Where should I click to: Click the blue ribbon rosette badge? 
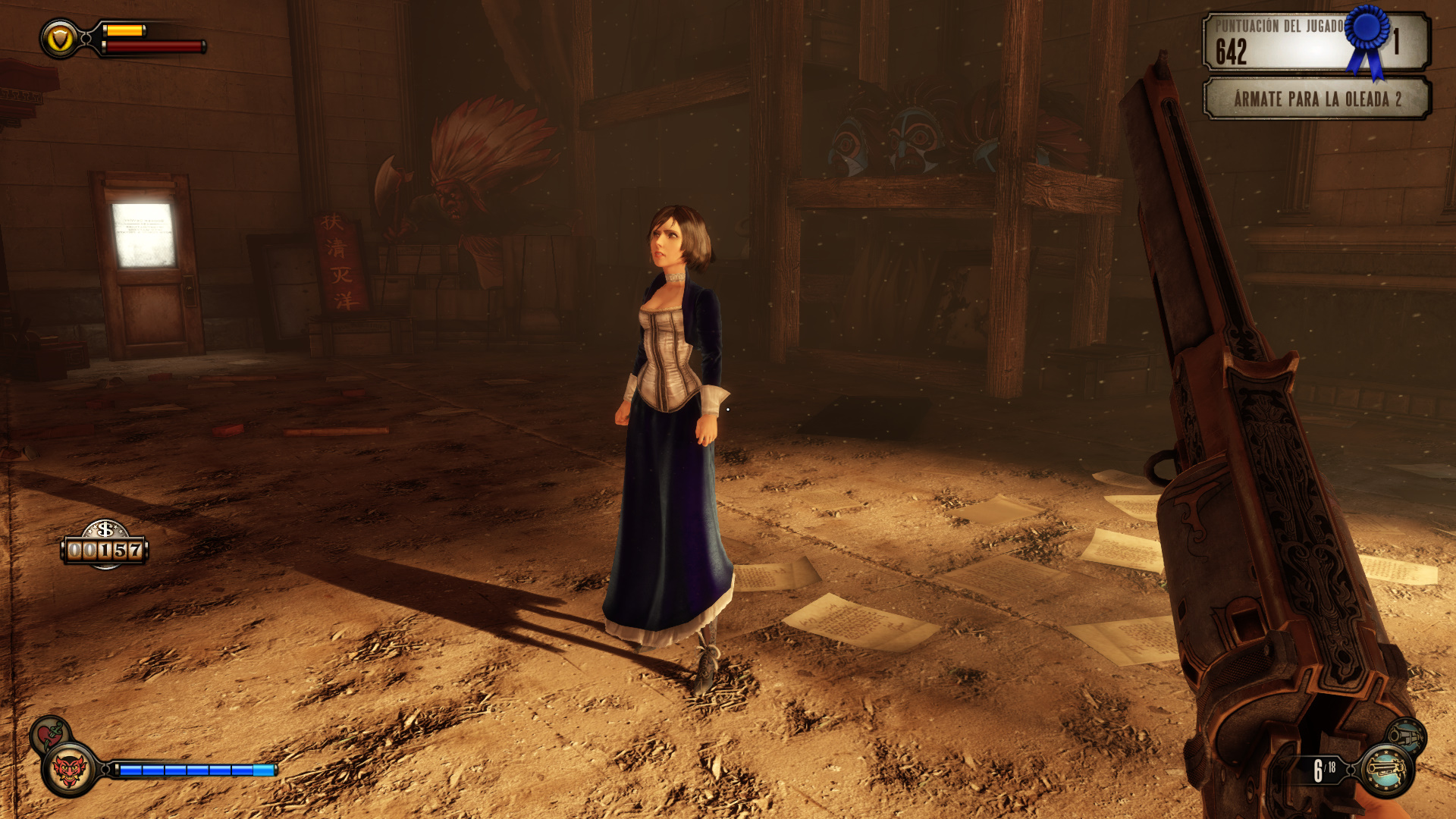click(1369, 36)
